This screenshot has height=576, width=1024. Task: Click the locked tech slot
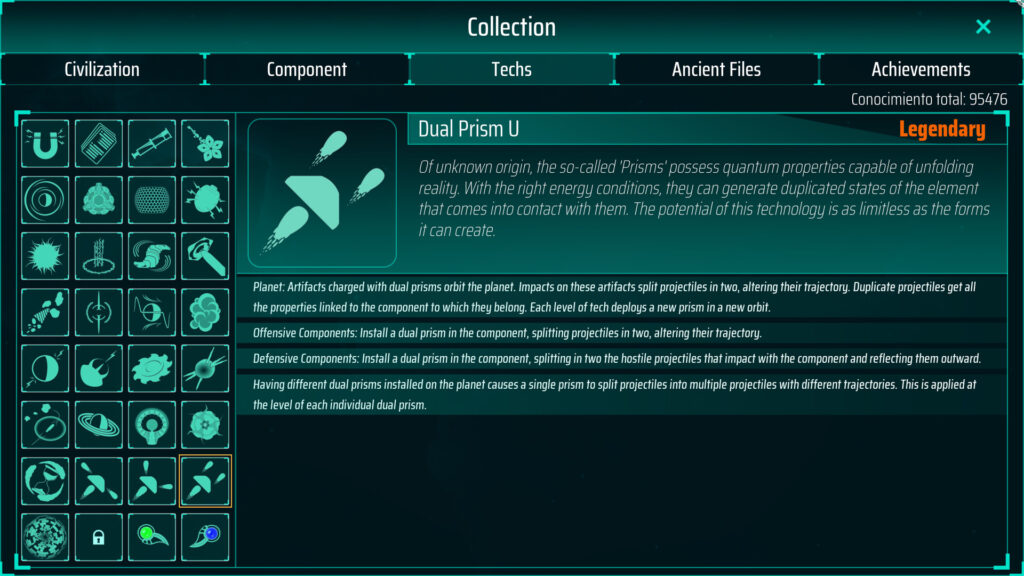(99, 537)
